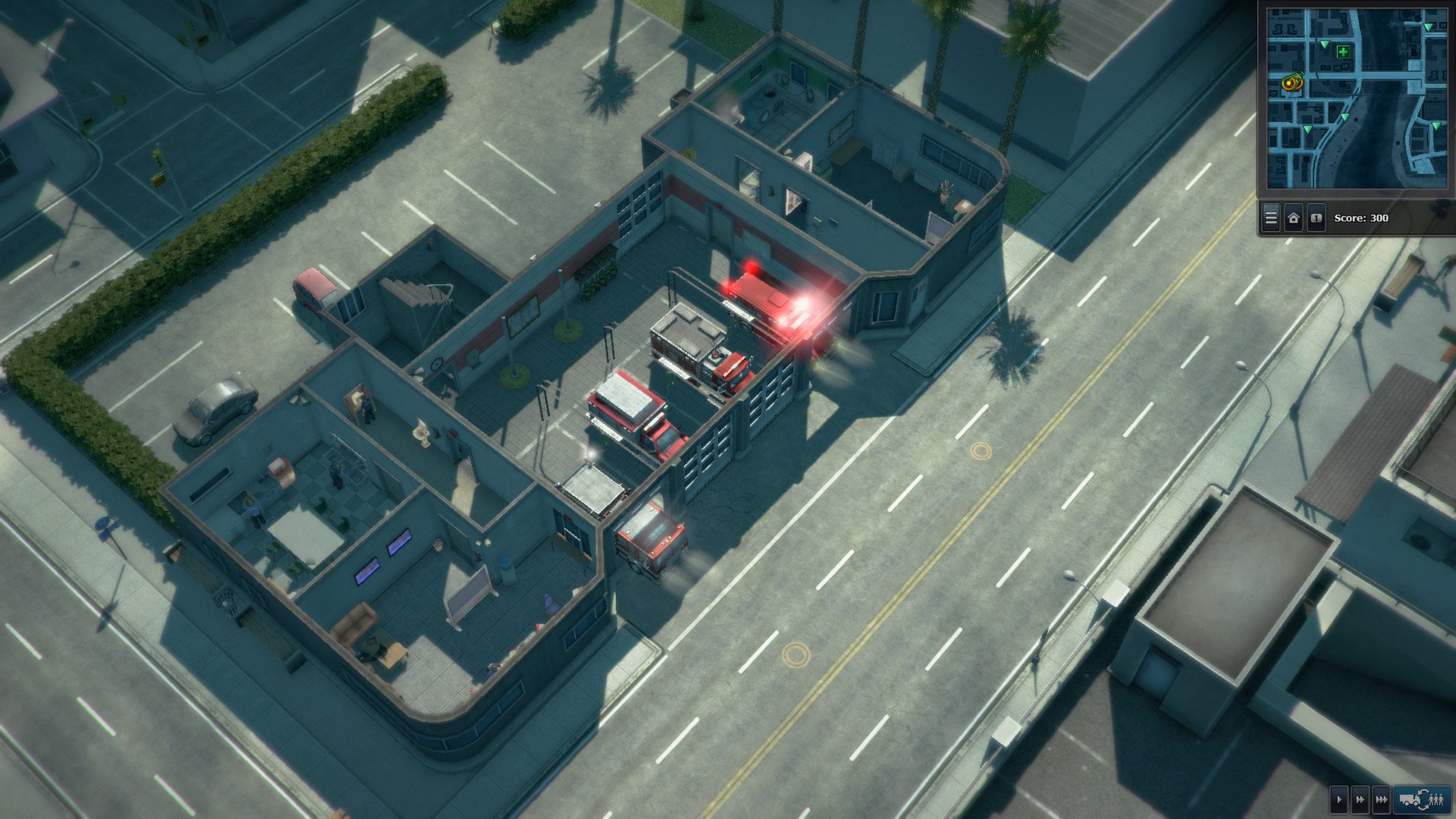Select normal game speed
The image size is (1456, 819).
coord(1339,799)
